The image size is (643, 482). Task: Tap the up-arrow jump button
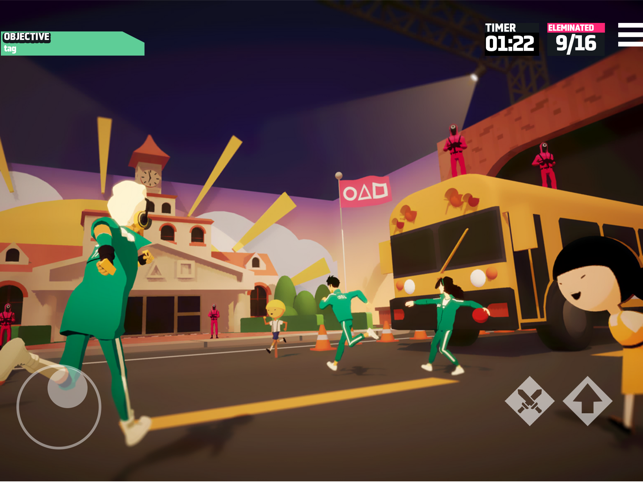[587, 401]
